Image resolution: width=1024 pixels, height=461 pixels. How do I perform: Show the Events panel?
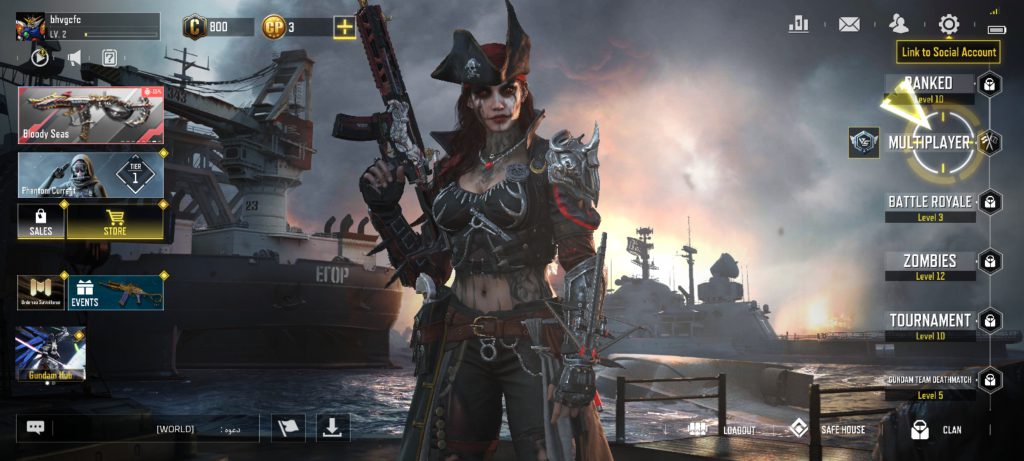(x=115, y=292)
